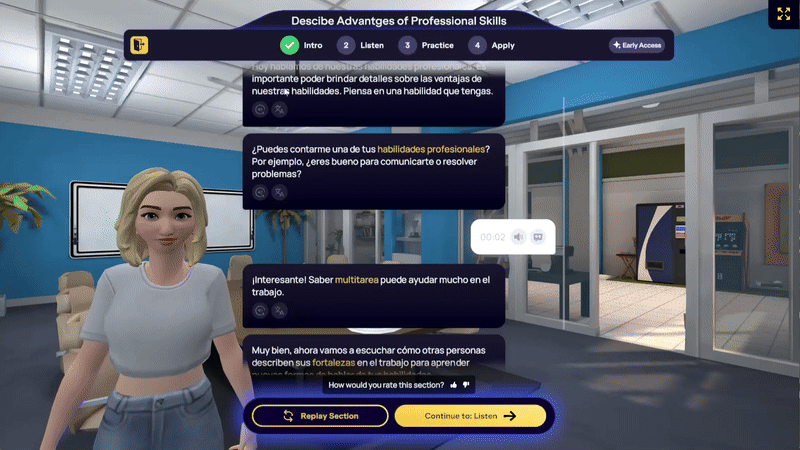800x450 pixels.
Task: Select the completed Intro step
Action: [301, 45]
